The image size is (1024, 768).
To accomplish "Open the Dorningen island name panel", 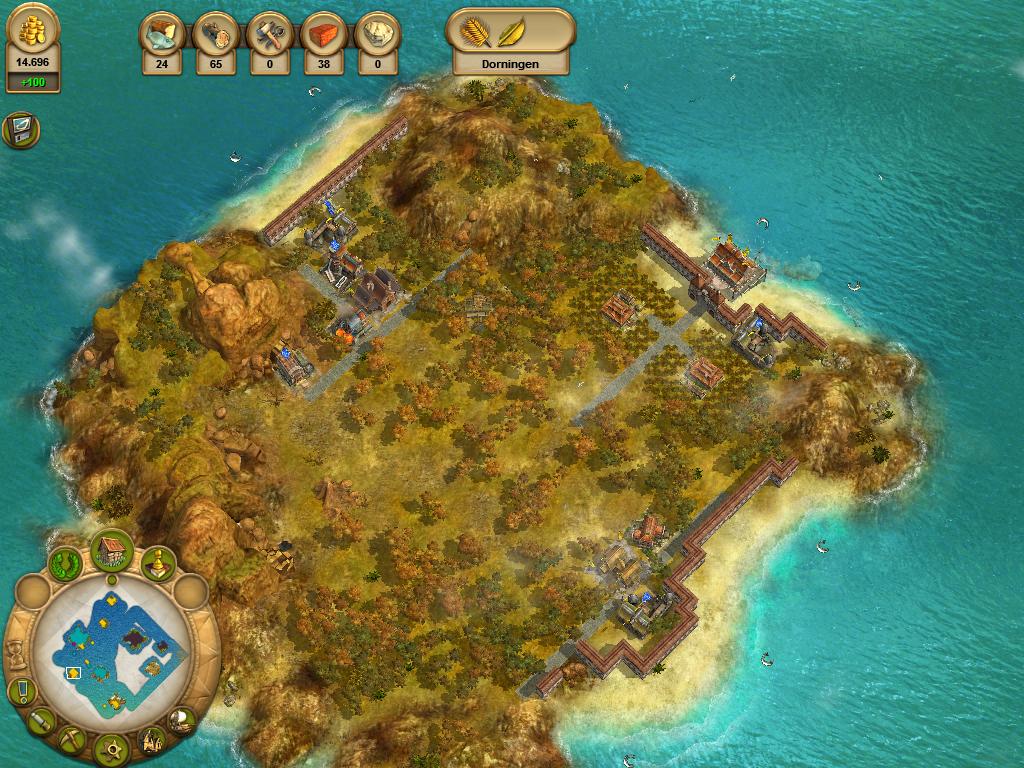I will [510, 64].
